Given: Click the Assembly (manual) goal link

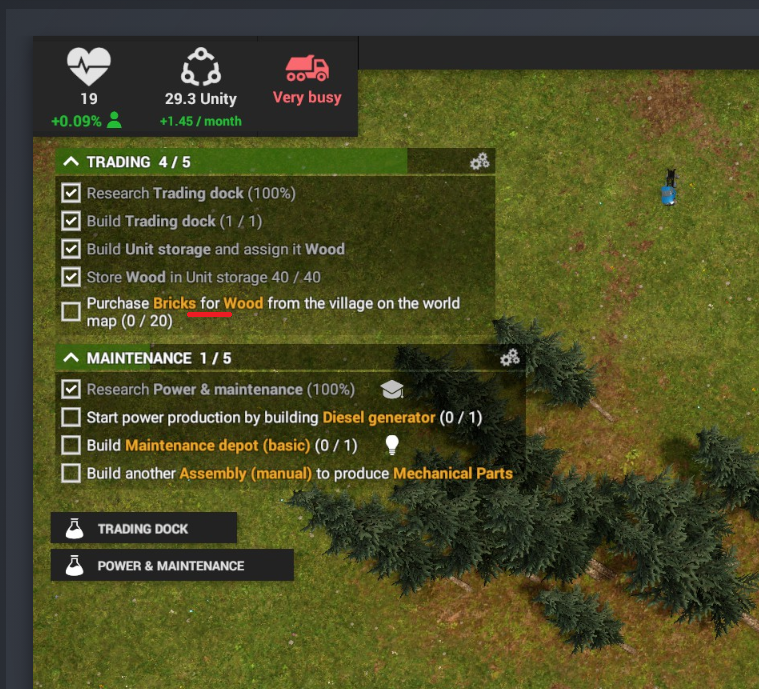Looking at the screenshot, I should (x=245, y=473).
